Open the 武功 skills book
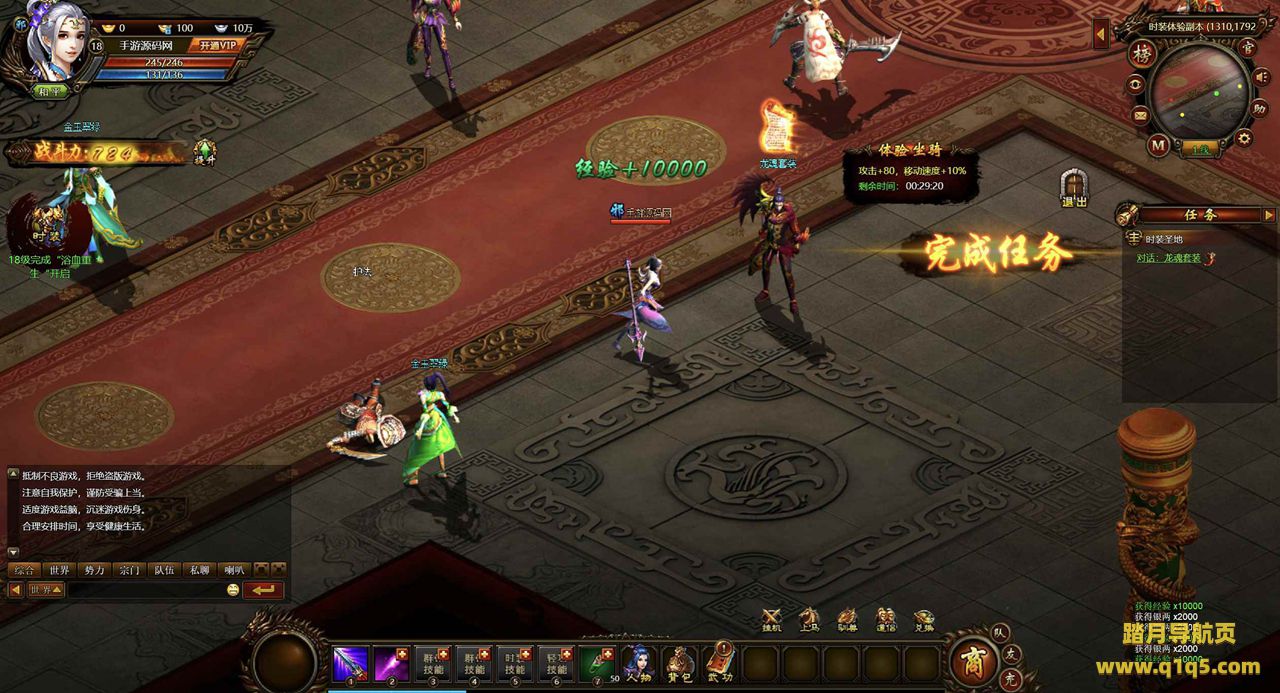 pyautogui.click(x=720, y=662)
